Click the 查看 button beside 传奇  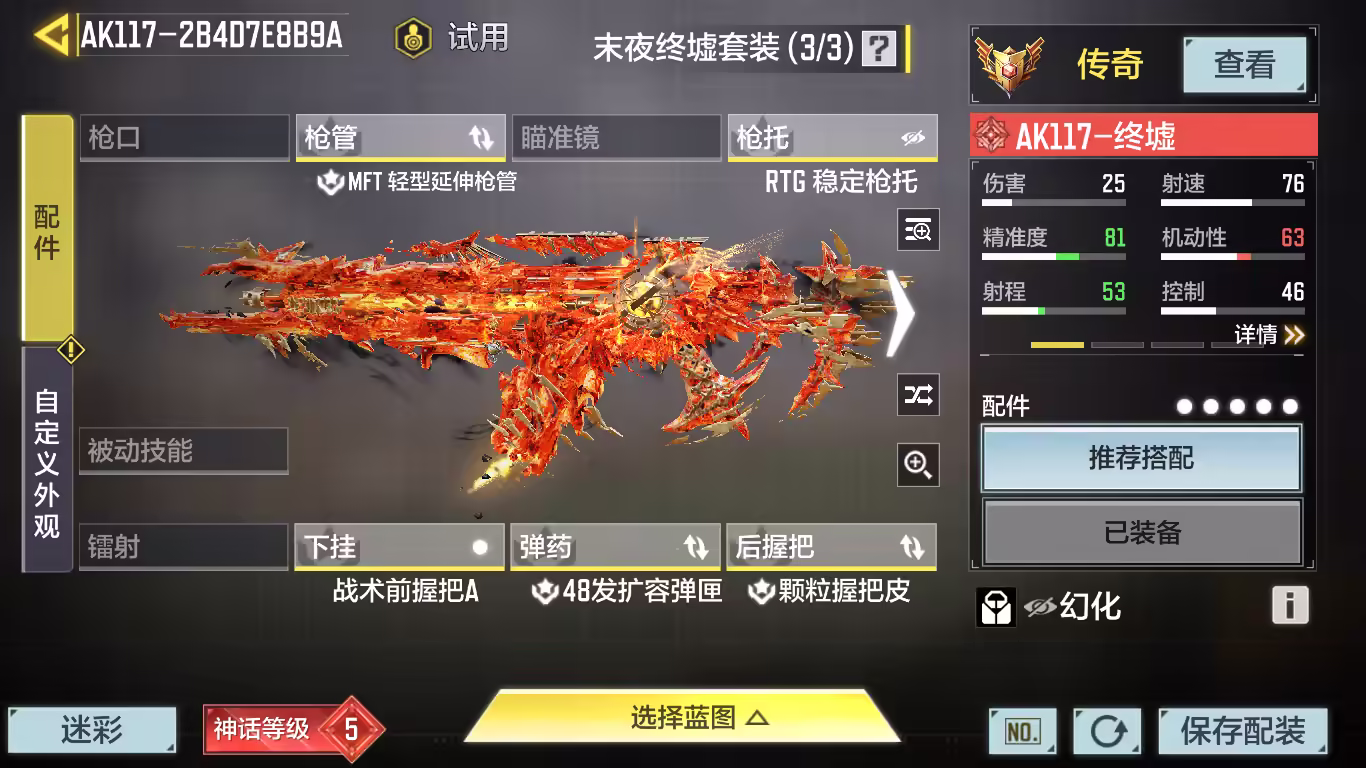pos(1244,65)
